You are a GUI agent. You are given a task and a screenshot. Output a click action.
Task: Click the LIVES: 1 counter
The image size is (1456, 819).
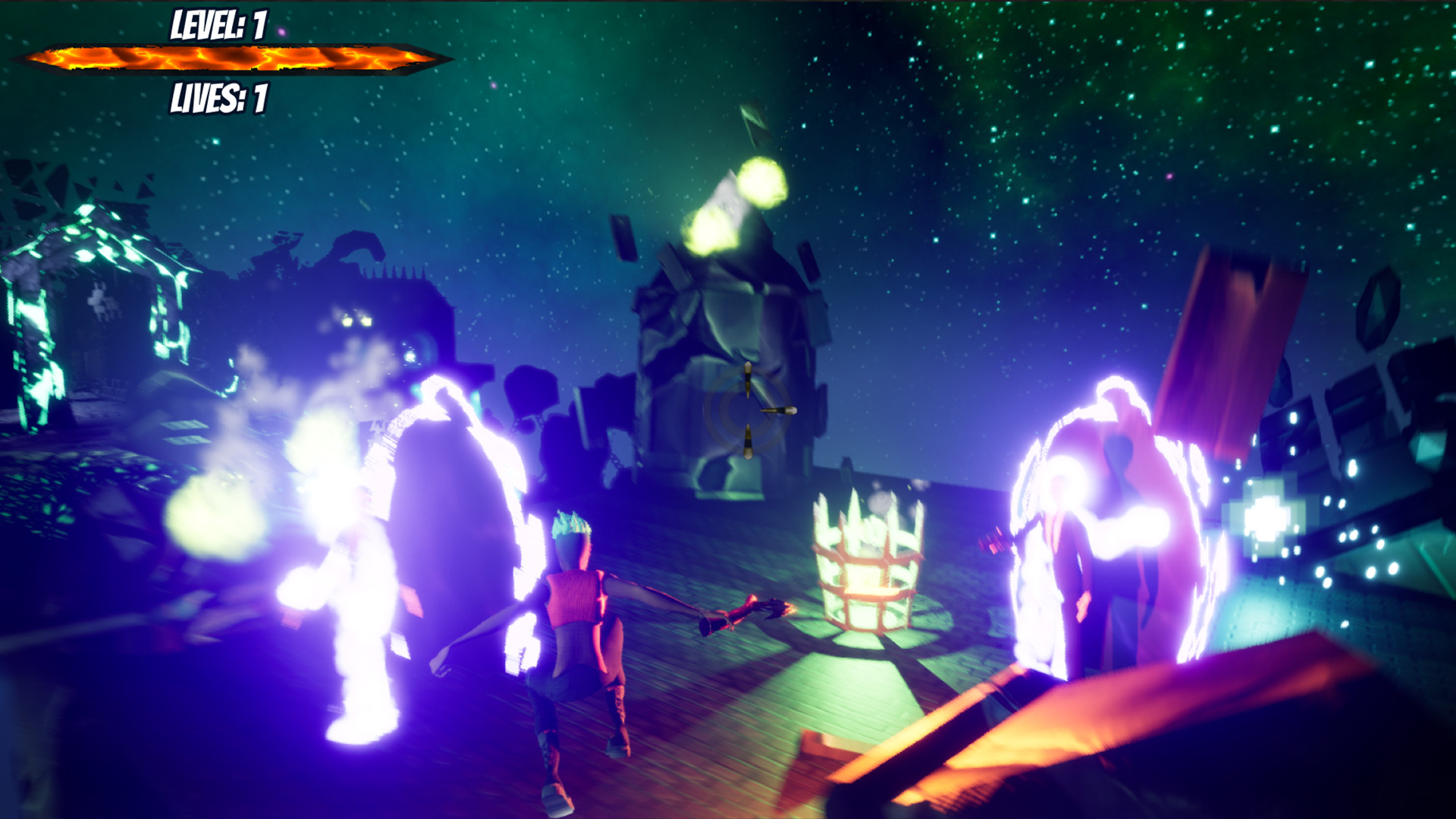pyautogui.click(x=219, y=98)
